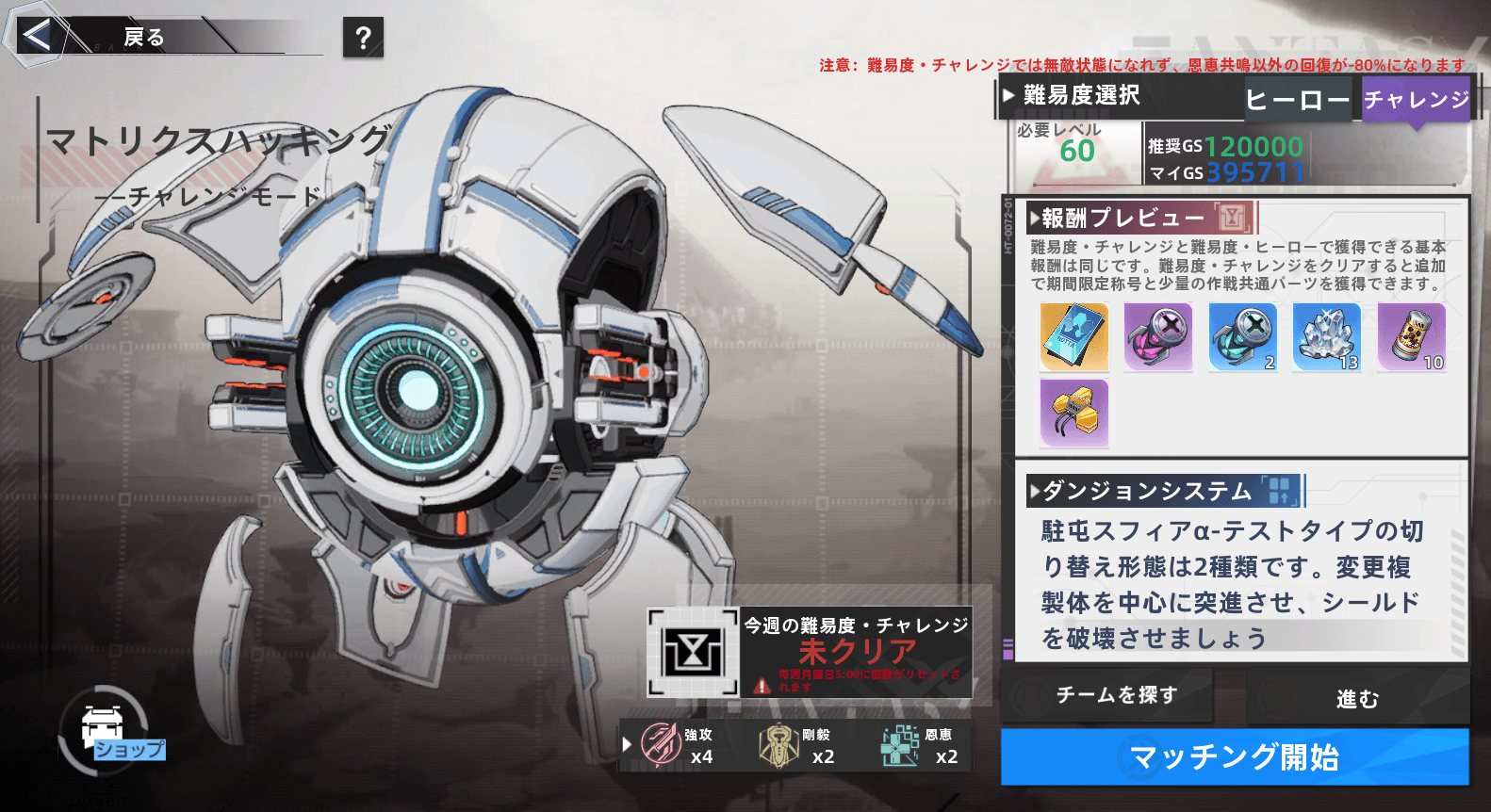This screenshot has height=812, width=1491.
Task: Switch to the ヒーロー difficulty tab
Action: [x=1298, y=100]
